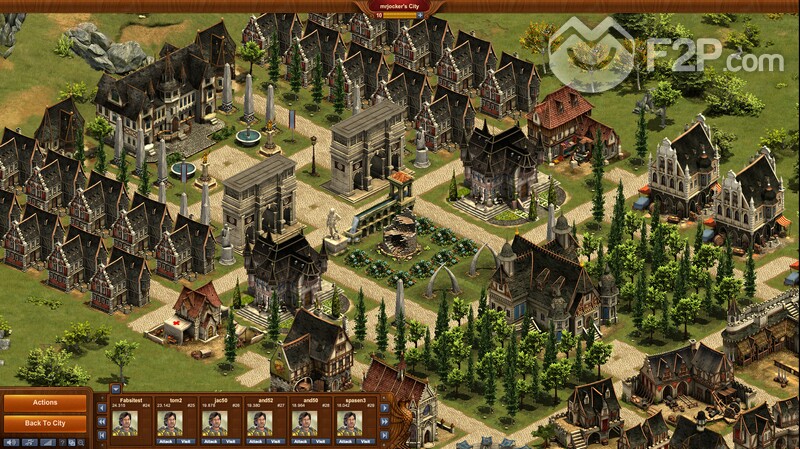Visit tom2's city
800x449 pixels.
pyautogui.click(x=185, y=441)
